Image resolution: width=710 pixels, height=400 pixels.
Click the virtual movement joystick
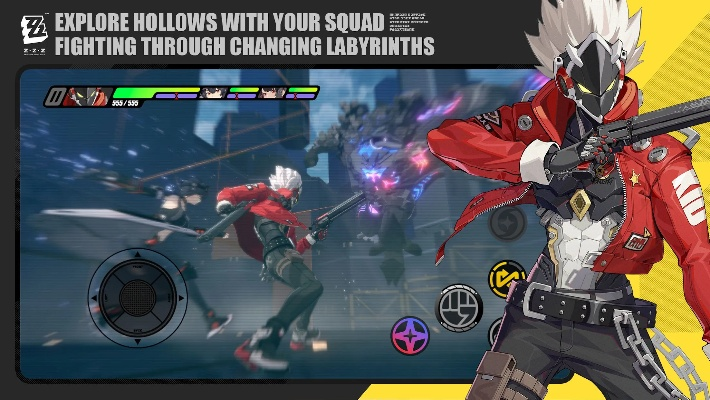pos(137,297)
